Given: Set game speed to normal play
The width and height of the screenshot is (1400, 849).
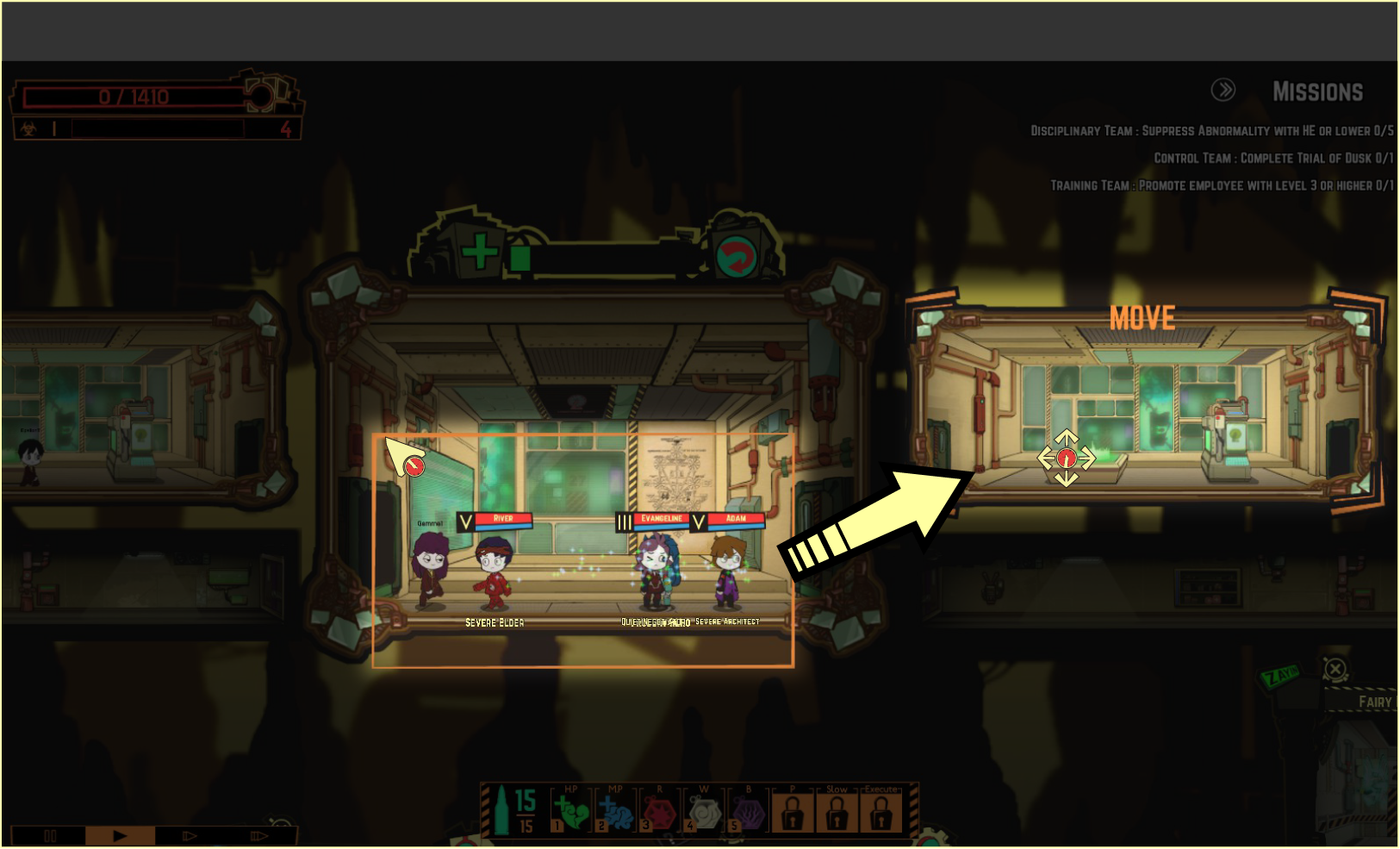Looking at the screenshot, I should point(120,835).
